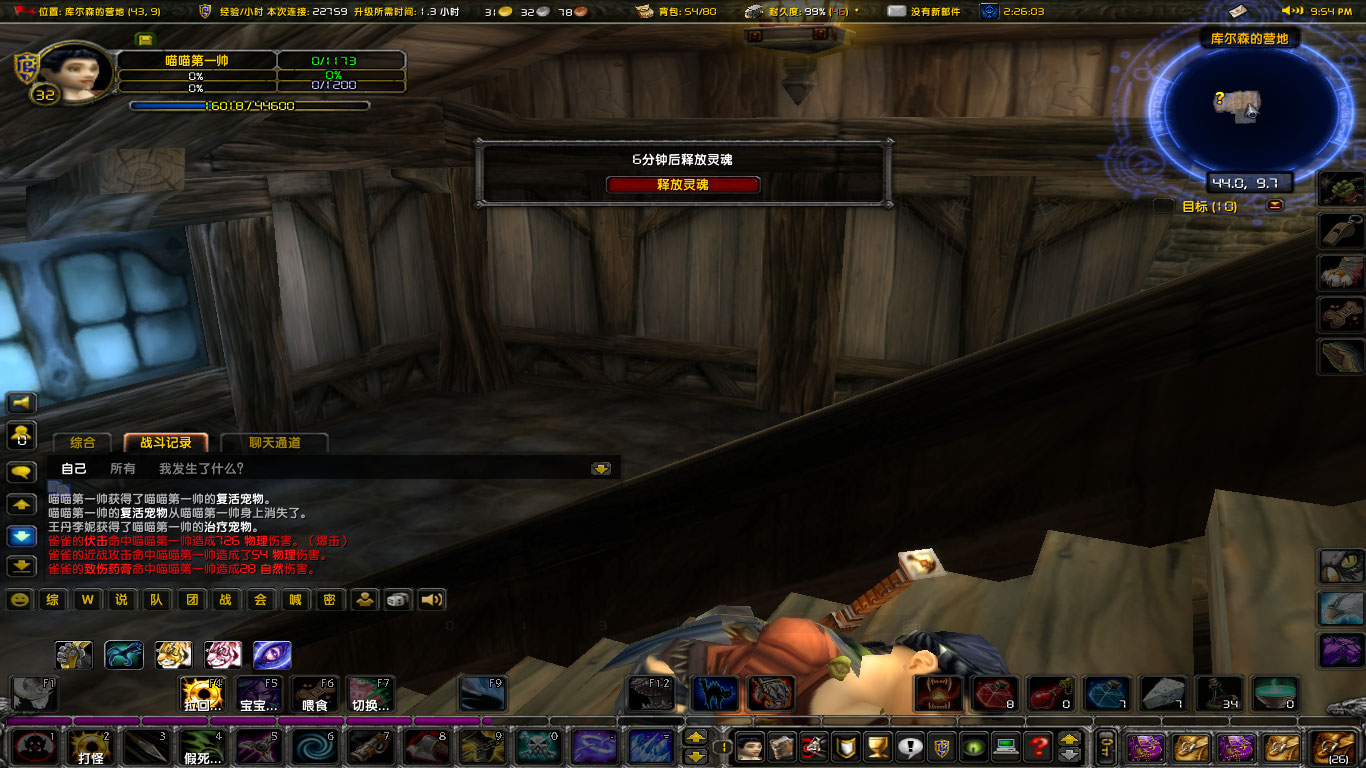Activate the 打怪 macro on slot 2
Viewport: 1366px width, 768px height.
click(x=92, y=749)
